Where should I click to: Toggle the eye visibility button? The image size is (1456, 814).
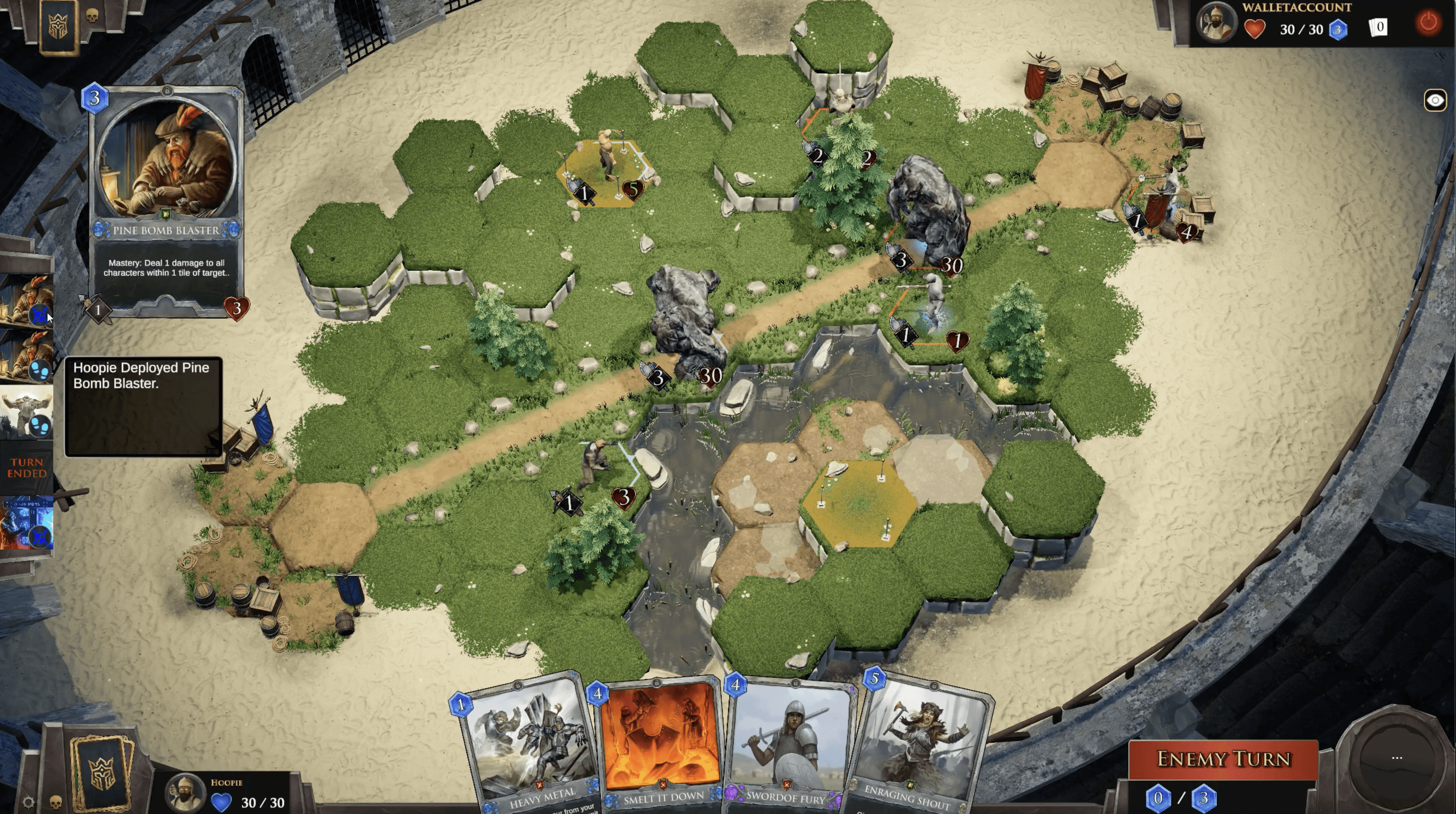[x=1434, y=101]
